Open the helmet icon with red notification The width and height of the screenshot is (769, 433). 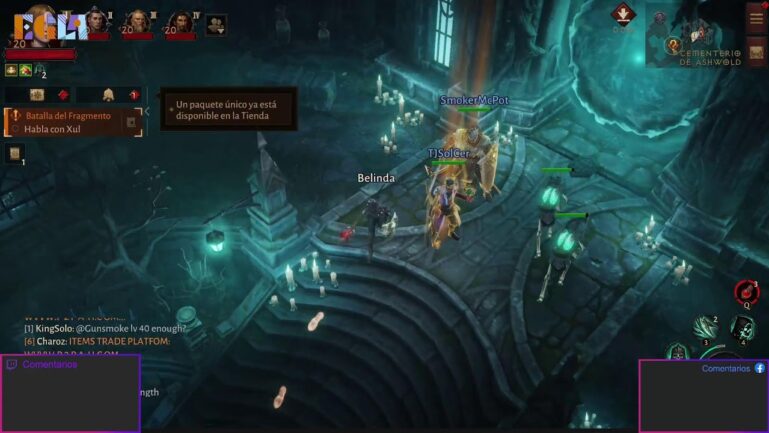point(108,95)
